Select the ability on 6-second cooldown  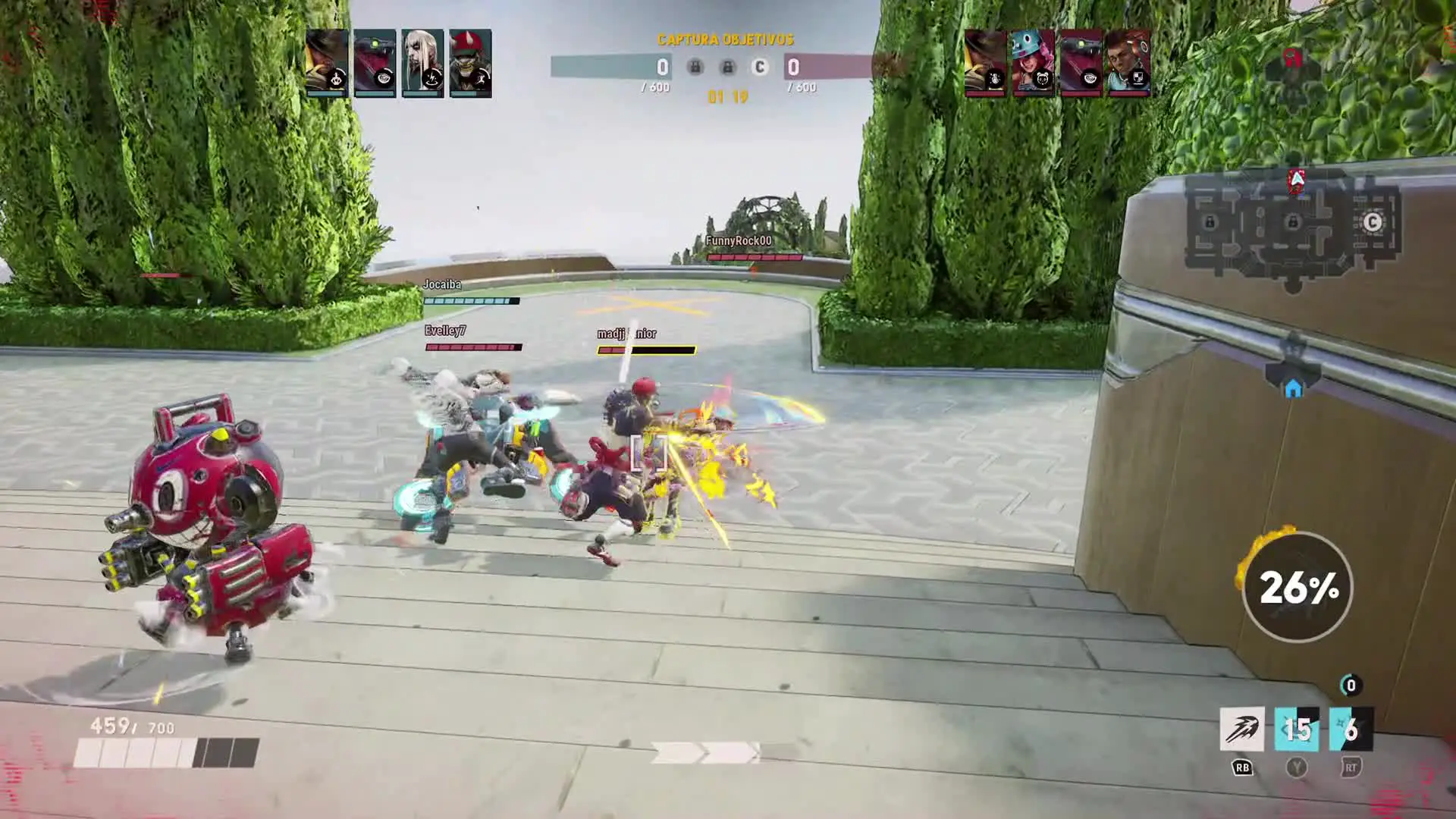(x=1351, y=730)
